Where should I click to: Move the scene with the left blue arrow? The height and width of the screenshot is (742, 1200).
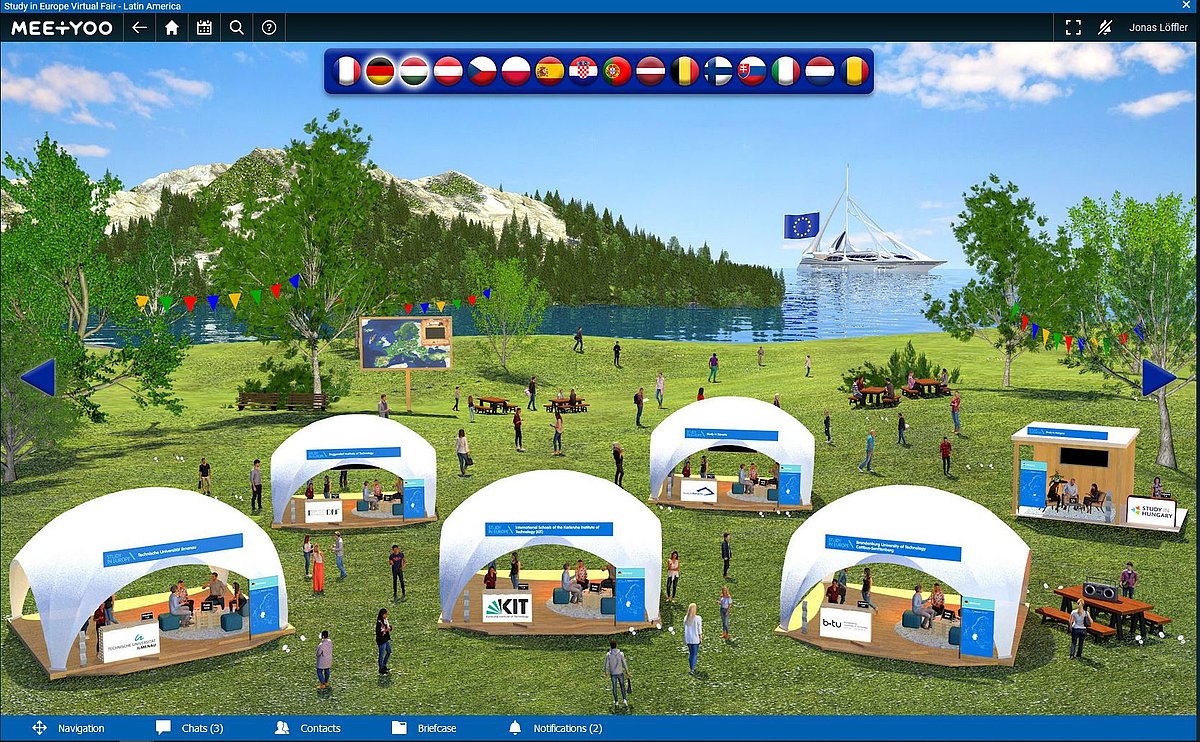pyautogui.click(x=38, y=378)
